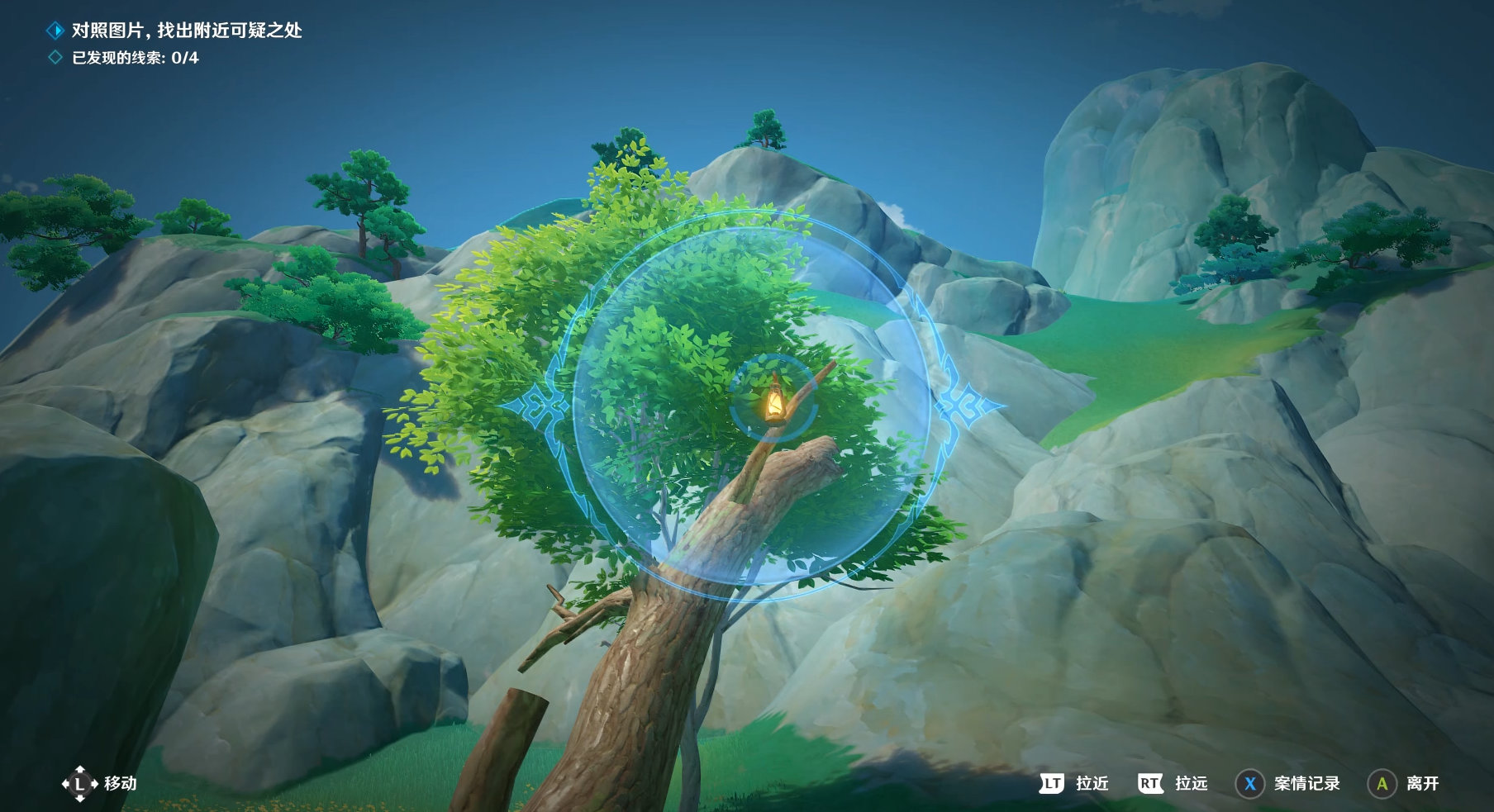Viewport: 1494px width, 812px height.
Task: Click the objective tracker text 对照图片，找出附近可疑之处
Action: [x=187, y=31]
